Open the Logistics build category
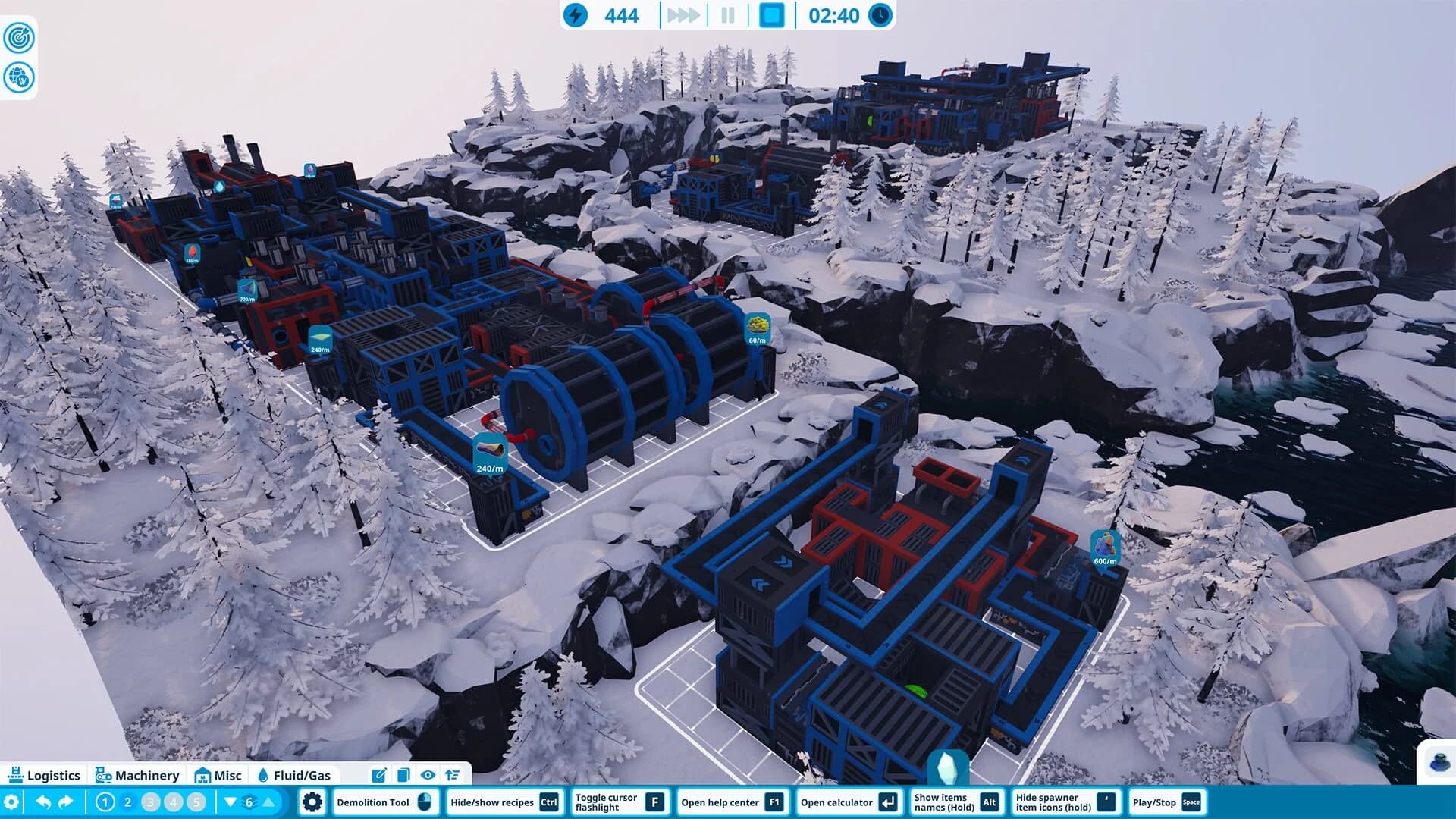This screenshot has height=819, width=1456. [x=44, y=775]
